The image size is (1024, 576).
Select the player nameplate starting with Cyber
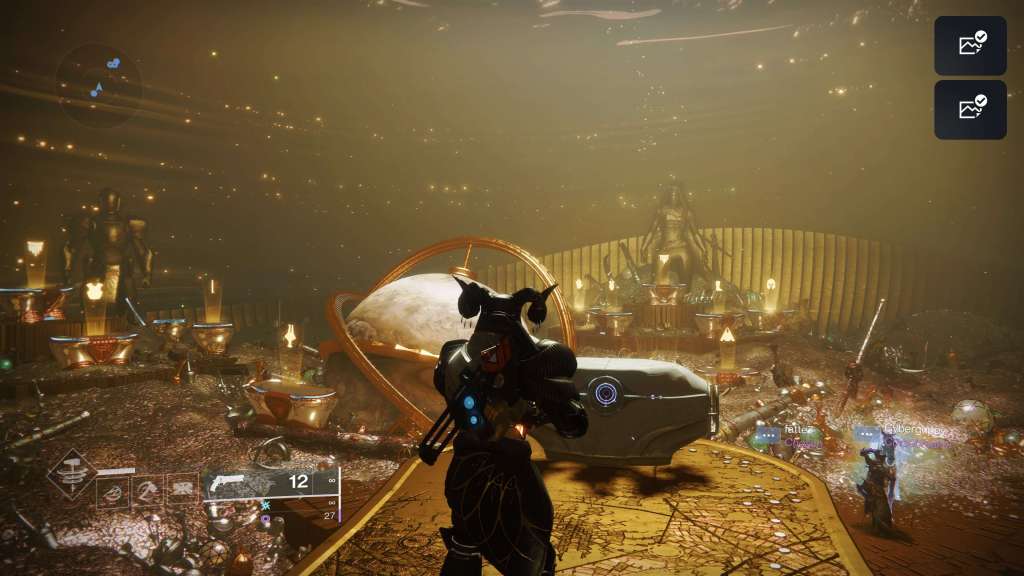(912, 430)
